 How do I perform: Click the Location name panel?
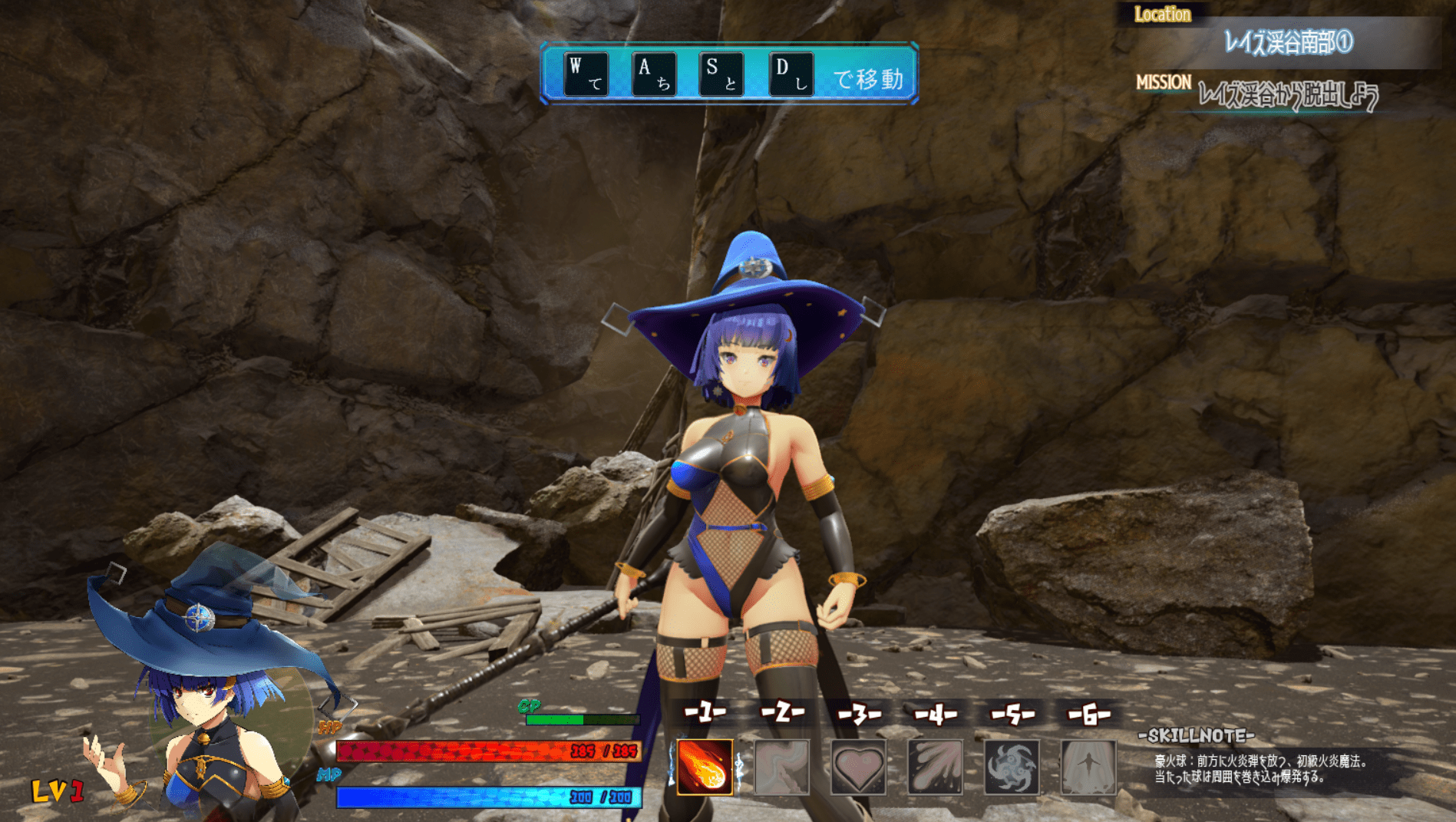click(1288, 43)
